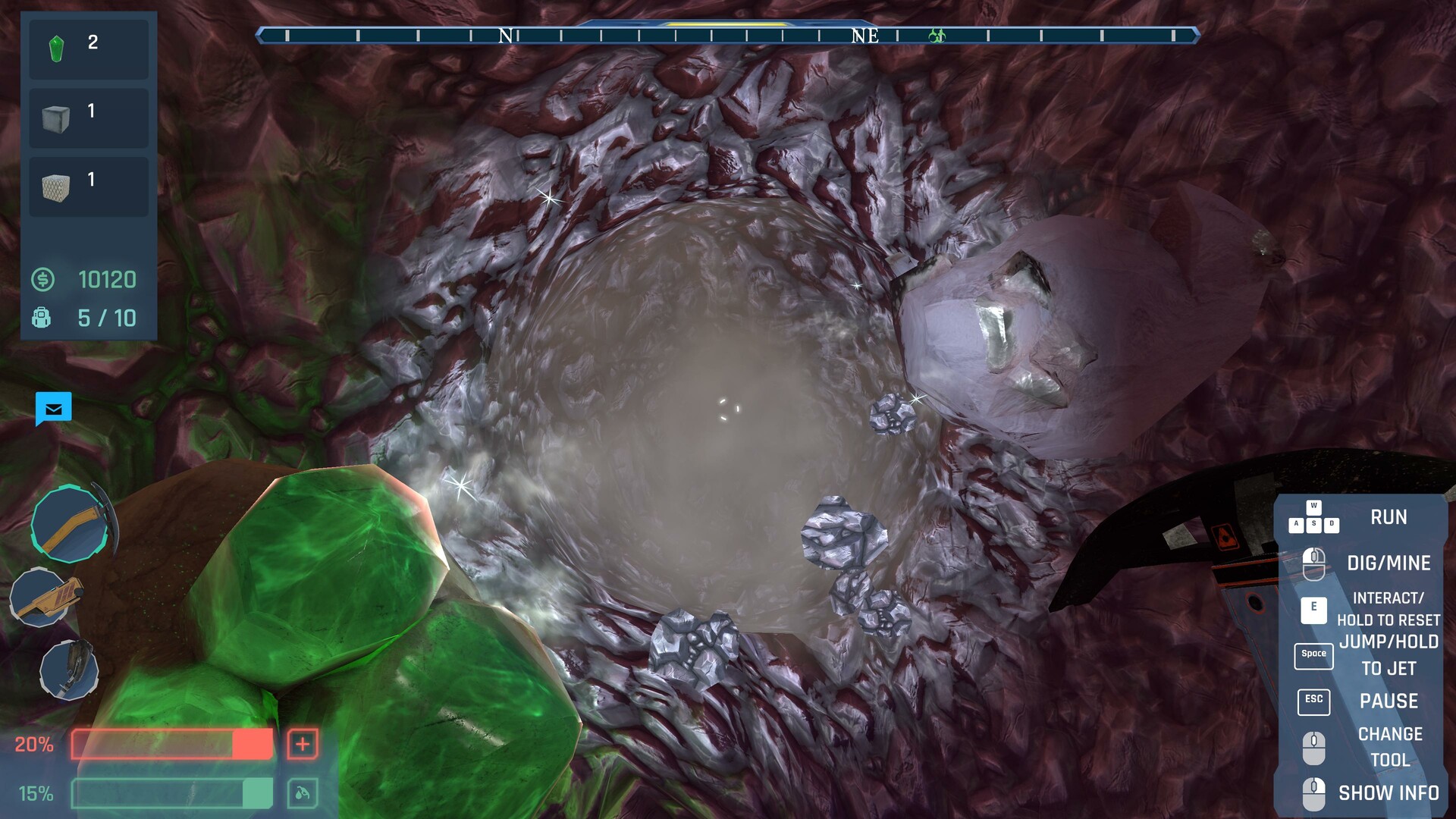This screenshot has width=1456, height=819.
Task: Select the green crystal inventory slot
Action: [x=88, y=49]
